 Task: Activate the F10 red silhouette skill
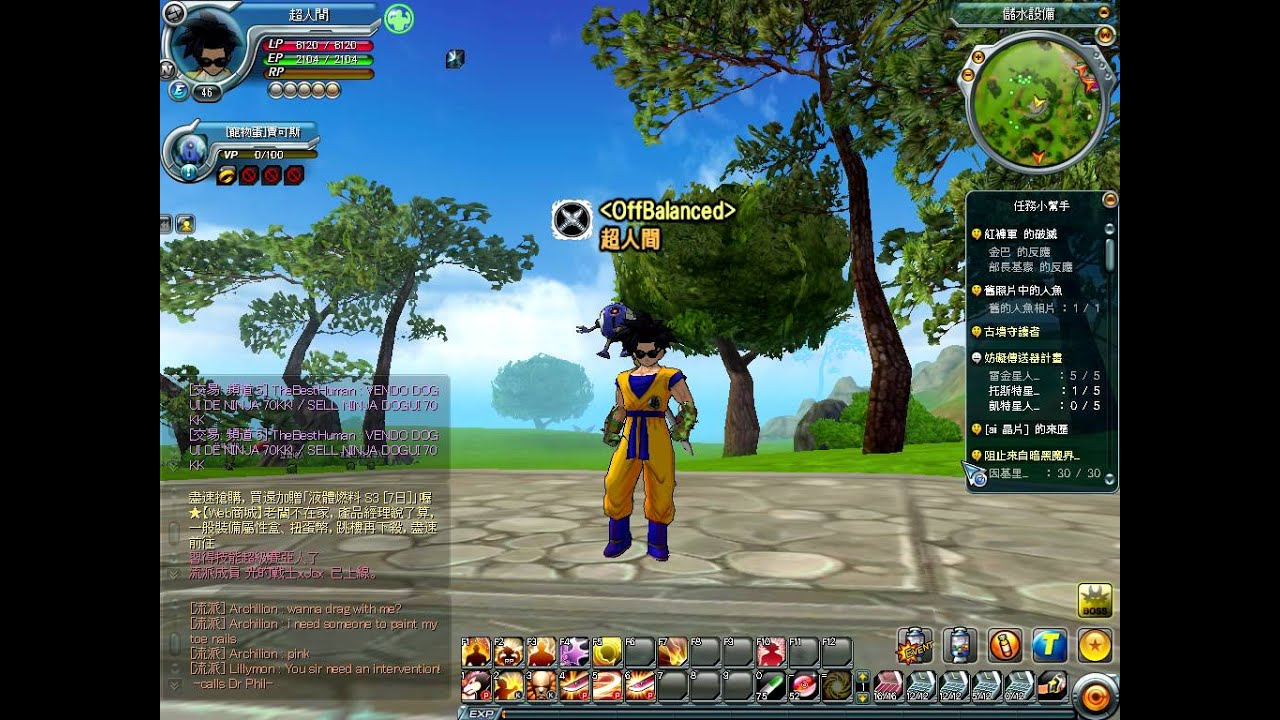tap(770, 652)
